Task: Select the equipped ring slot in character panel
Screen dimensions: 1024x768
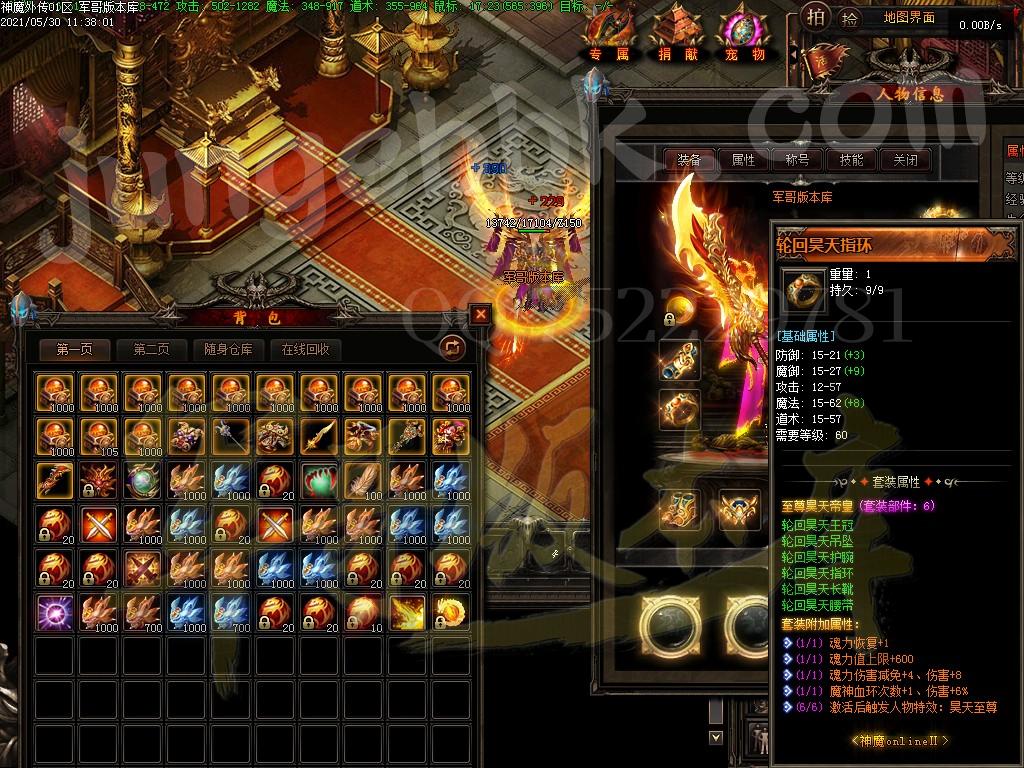Action: tap(680, 408)
